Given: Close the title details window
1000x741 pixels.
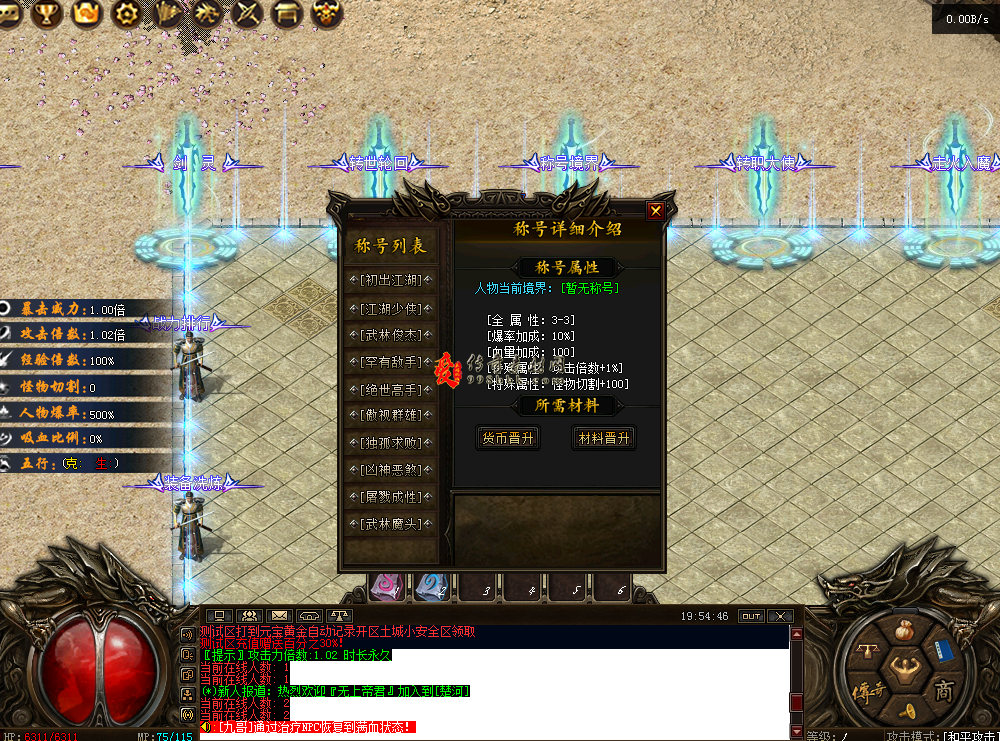Looking at the screenshot, I should pyautogui.click(x=655, y=210).
